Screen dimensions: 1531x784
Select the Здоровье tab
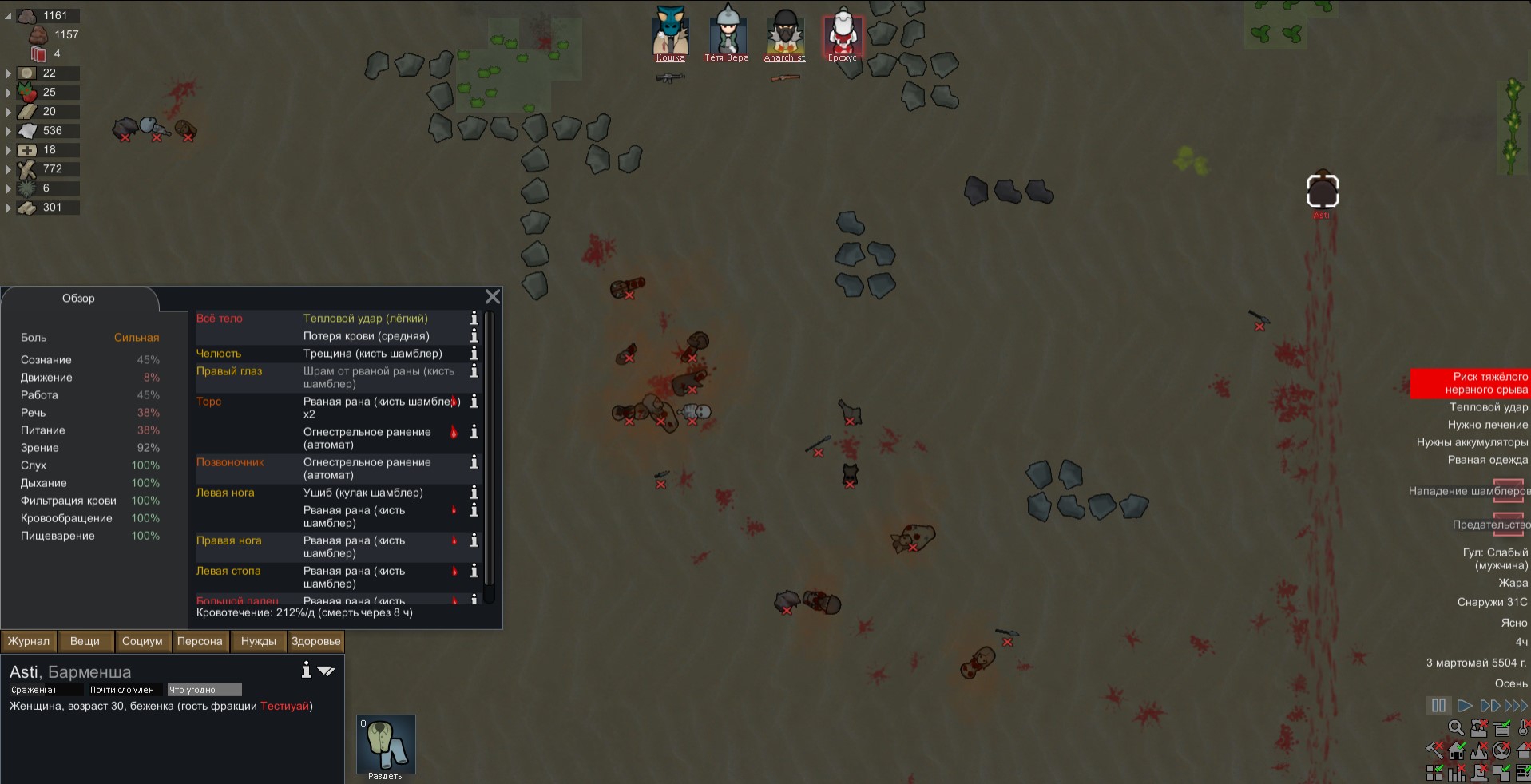tap(315, 641)
